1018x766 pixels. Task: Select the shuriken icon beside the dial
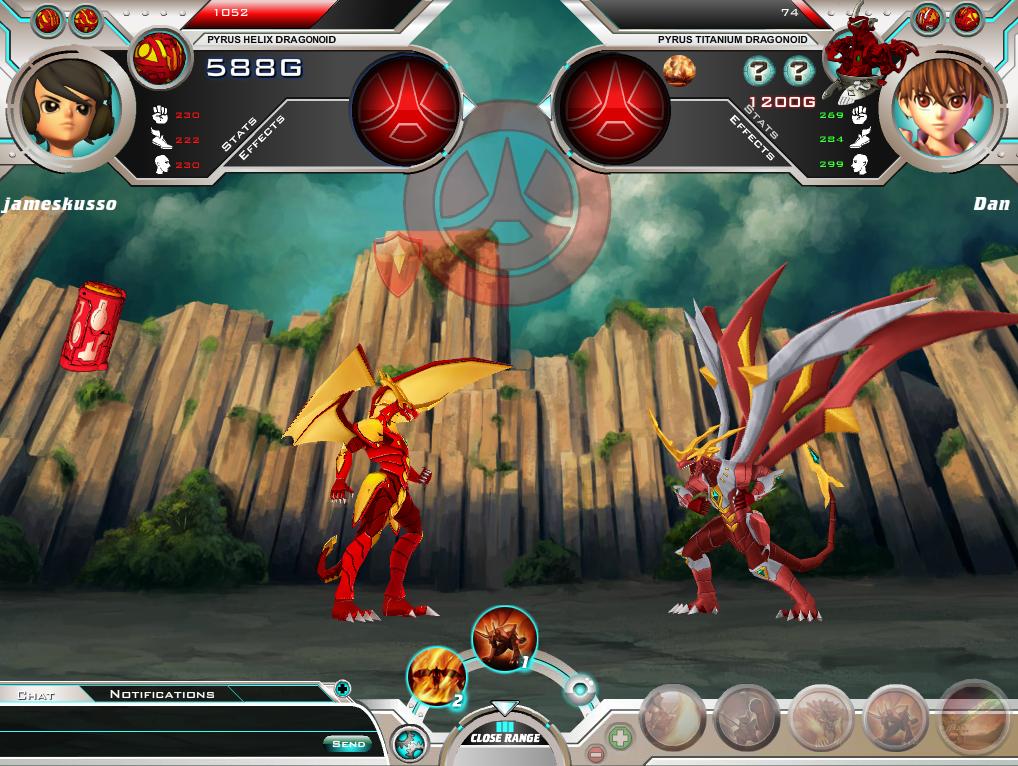pos(409,744)
